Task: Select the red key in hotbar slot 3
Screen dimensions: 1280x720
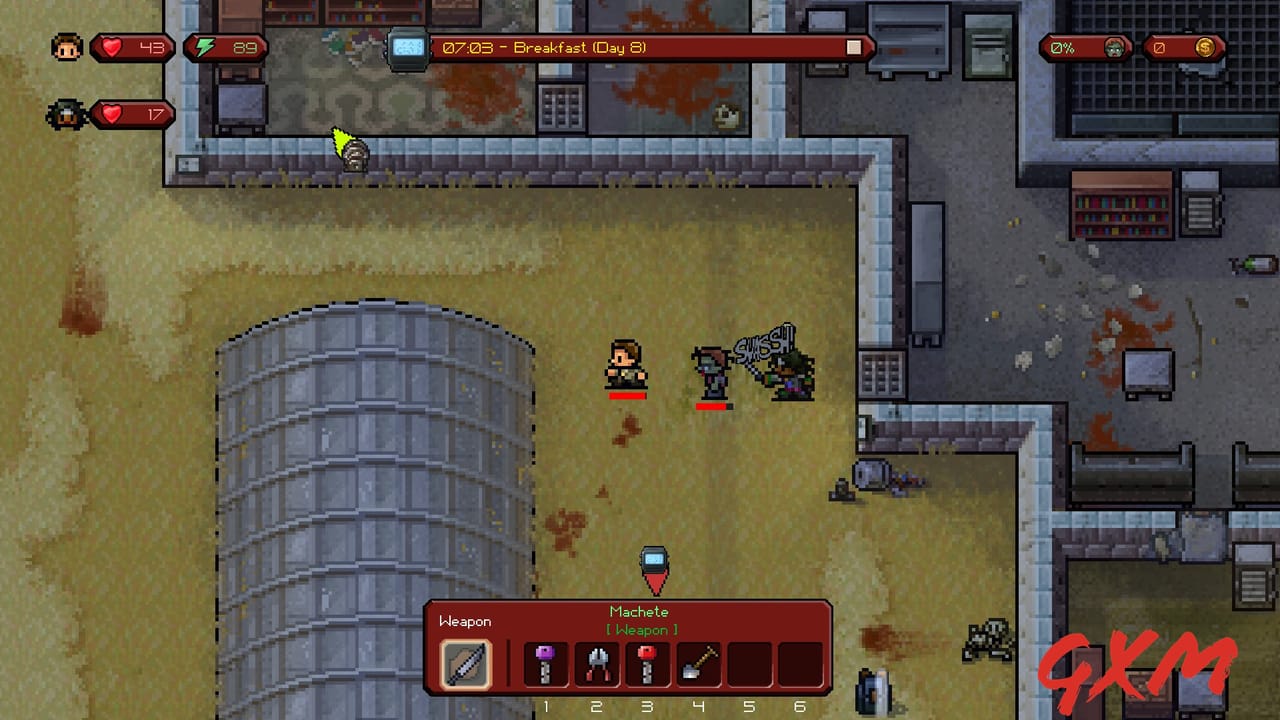Action: tap(647, 663)
